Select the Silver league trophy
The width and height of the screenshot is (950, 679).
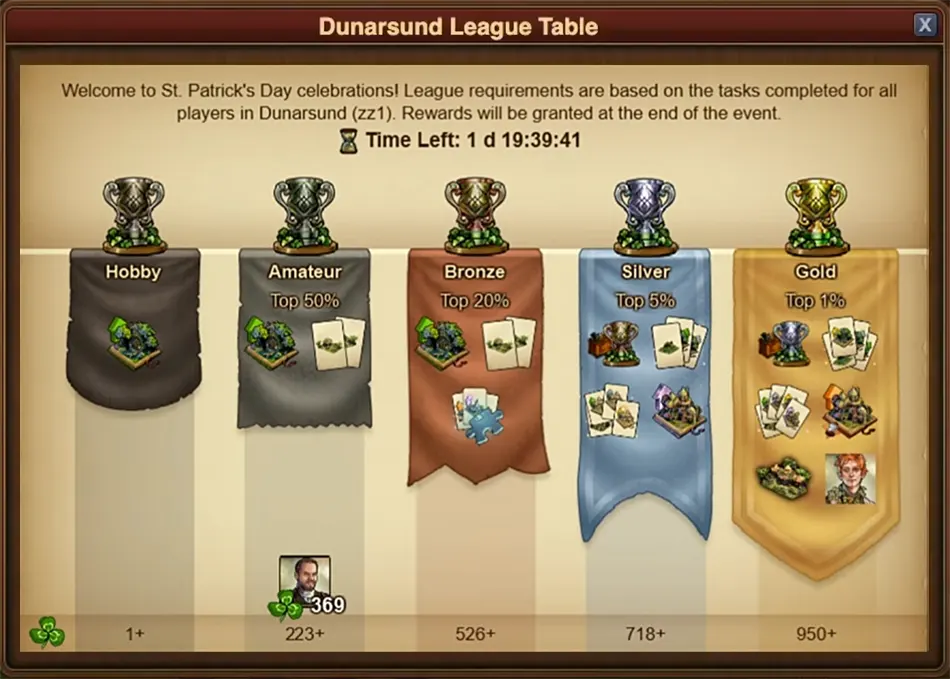point(645,214)
